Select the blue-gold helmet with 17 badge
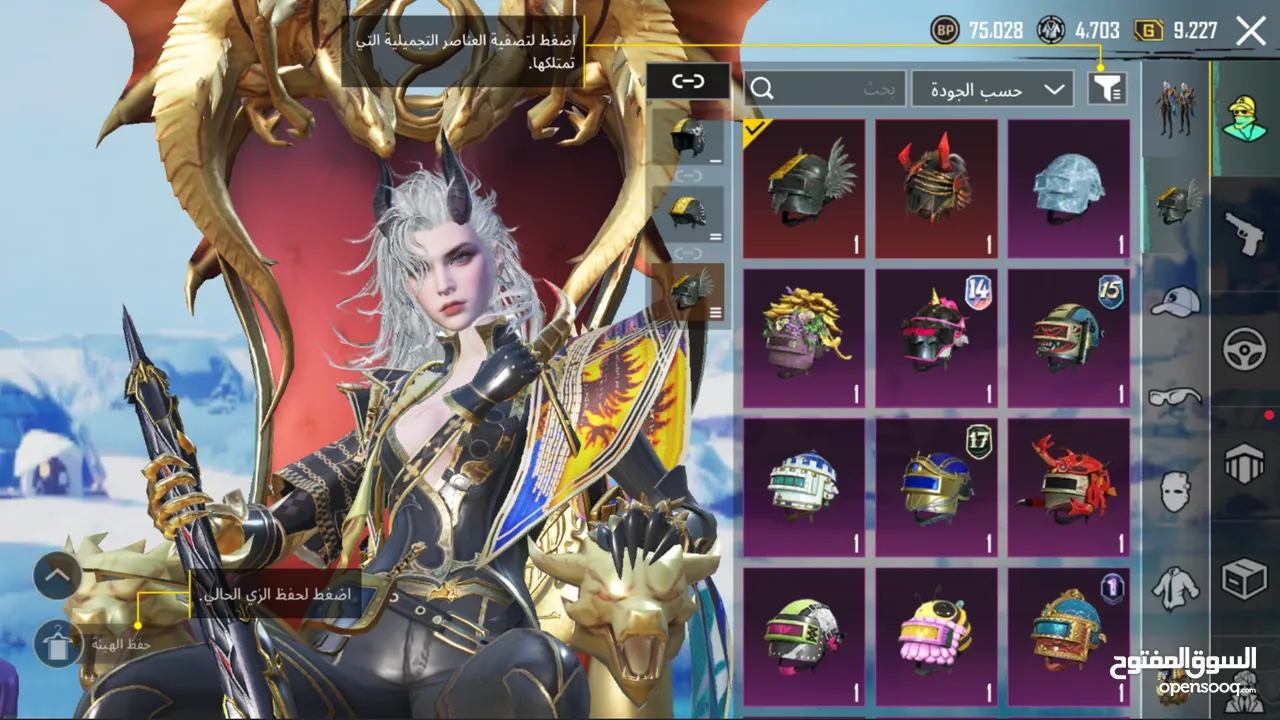This screenshot has width=1280, height=720. [937, 487]
